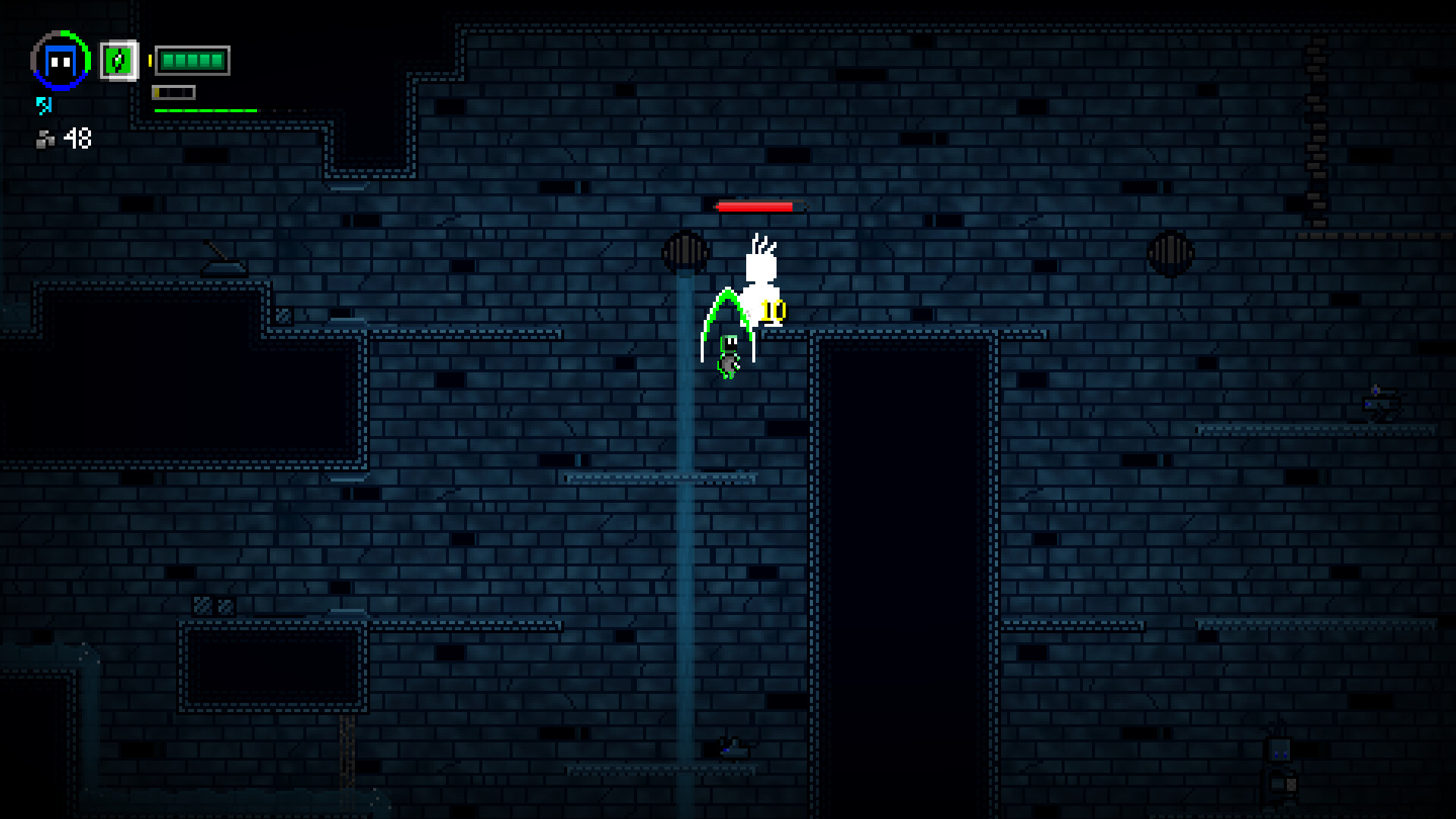The image size is (1456, 819).
Task: Click the small yellow charge indicator near the battery bar
Action: point(150,61)
